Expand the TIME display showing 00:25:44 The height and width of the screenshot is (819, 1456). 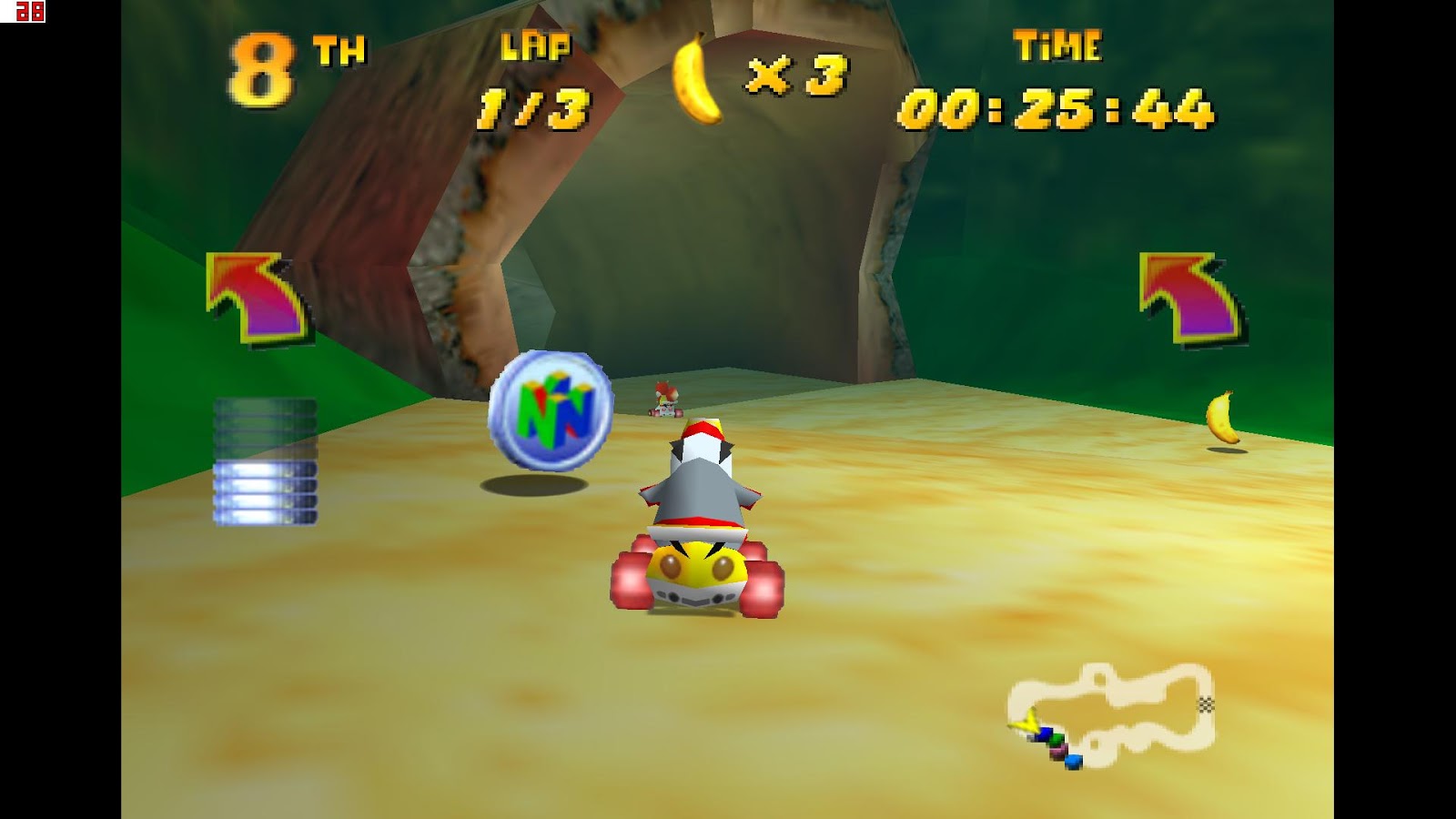tap(1058, 109)
